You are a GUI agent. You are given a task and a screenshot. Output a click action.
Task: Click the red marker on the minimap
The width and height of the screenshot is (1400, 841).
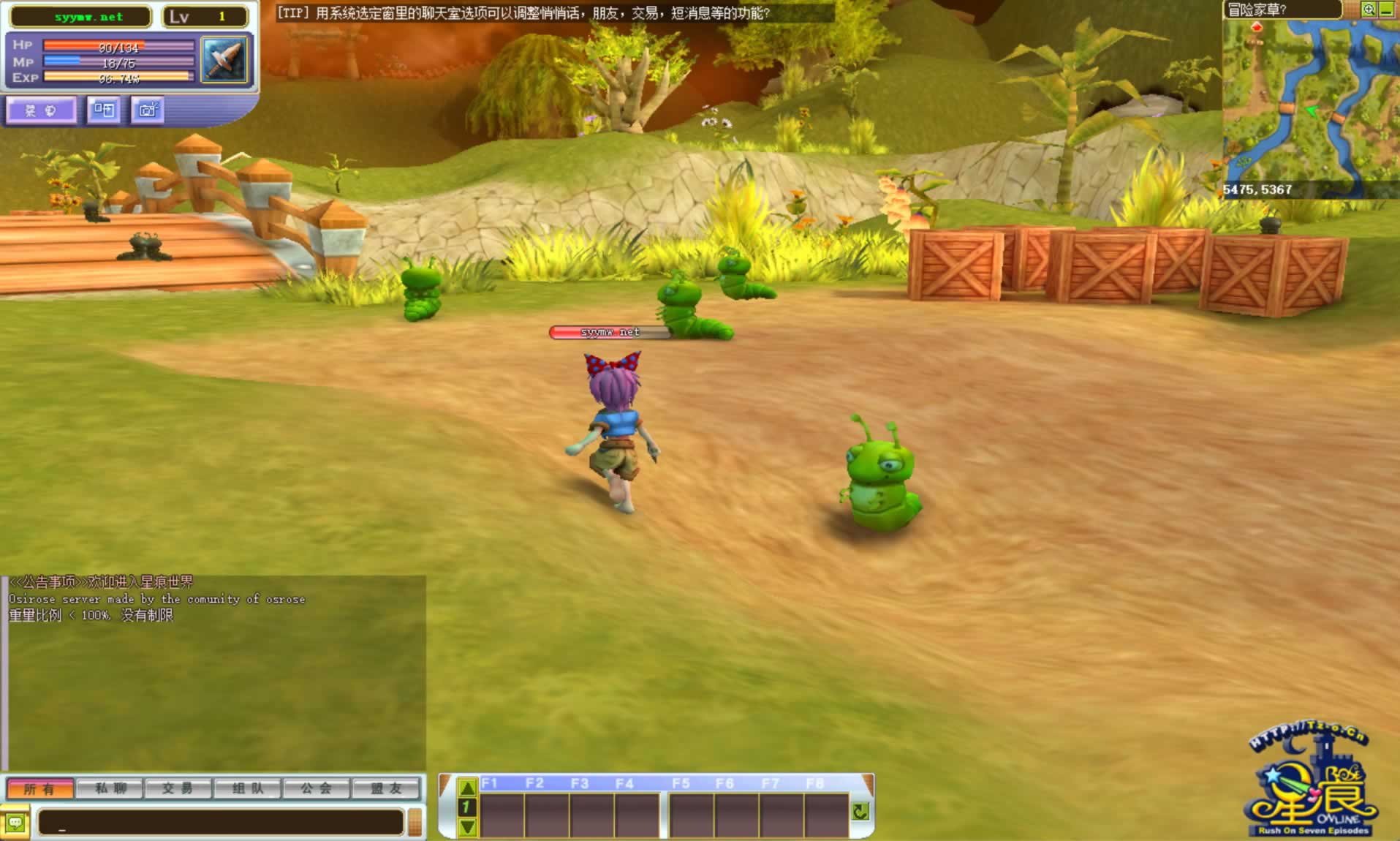[x=1257, y=28]
